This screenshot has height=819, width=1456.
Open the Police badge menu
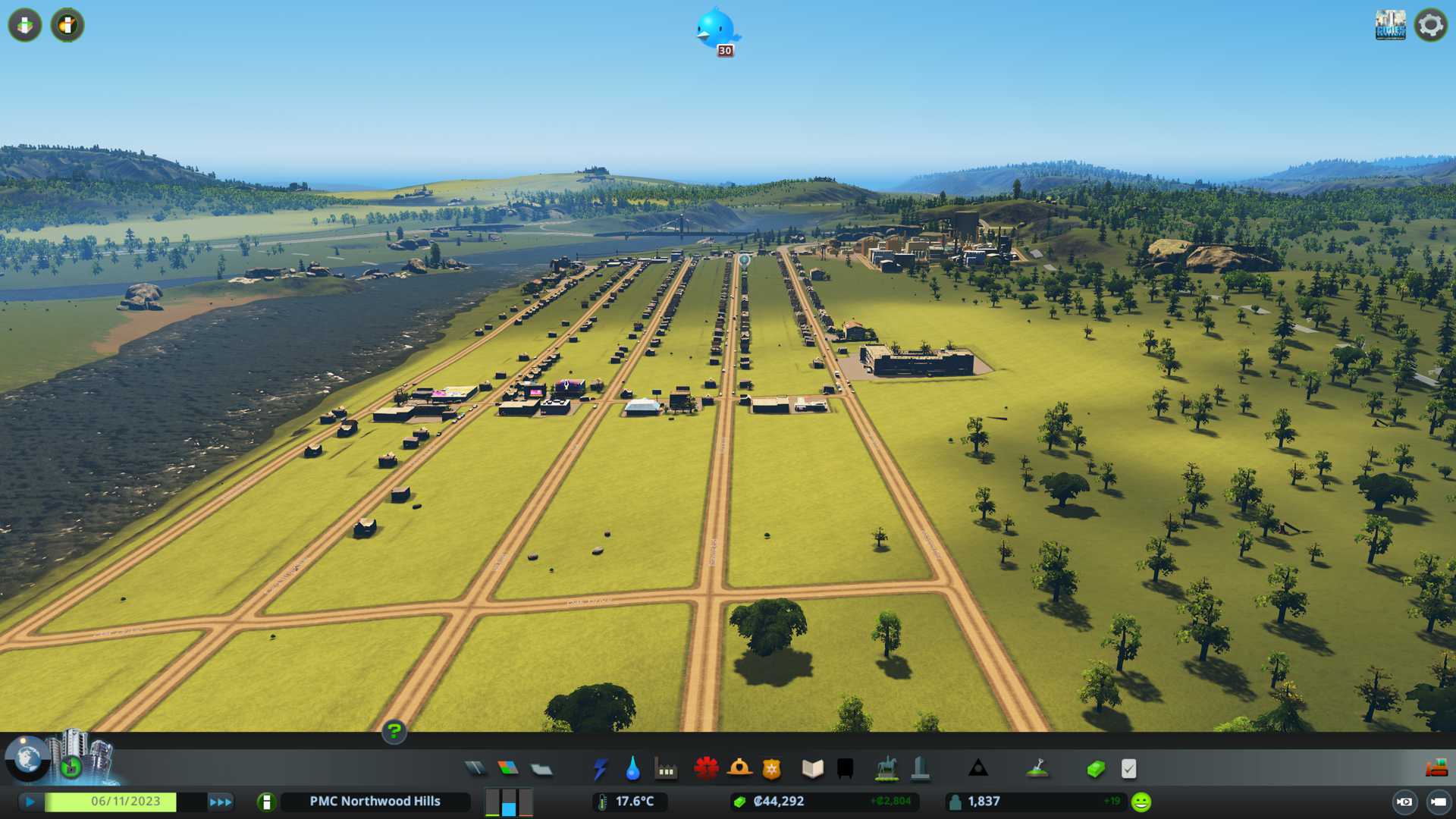coord(772,769)
